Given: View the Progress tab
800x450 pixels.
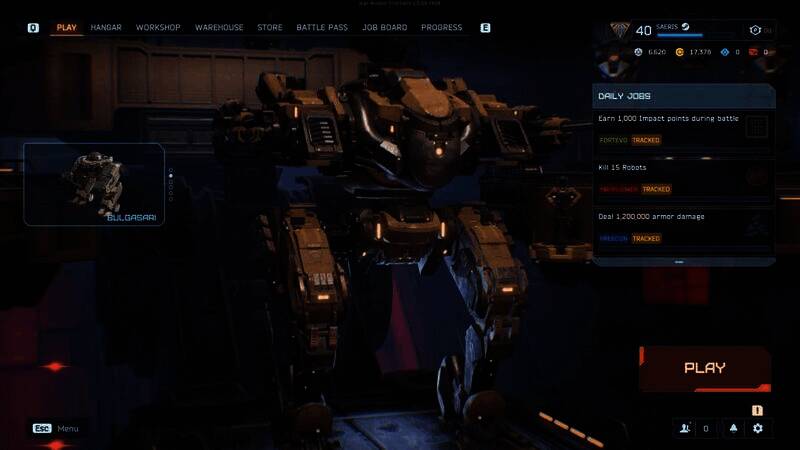Looking at the screenshot, I should tap(442, 28).
